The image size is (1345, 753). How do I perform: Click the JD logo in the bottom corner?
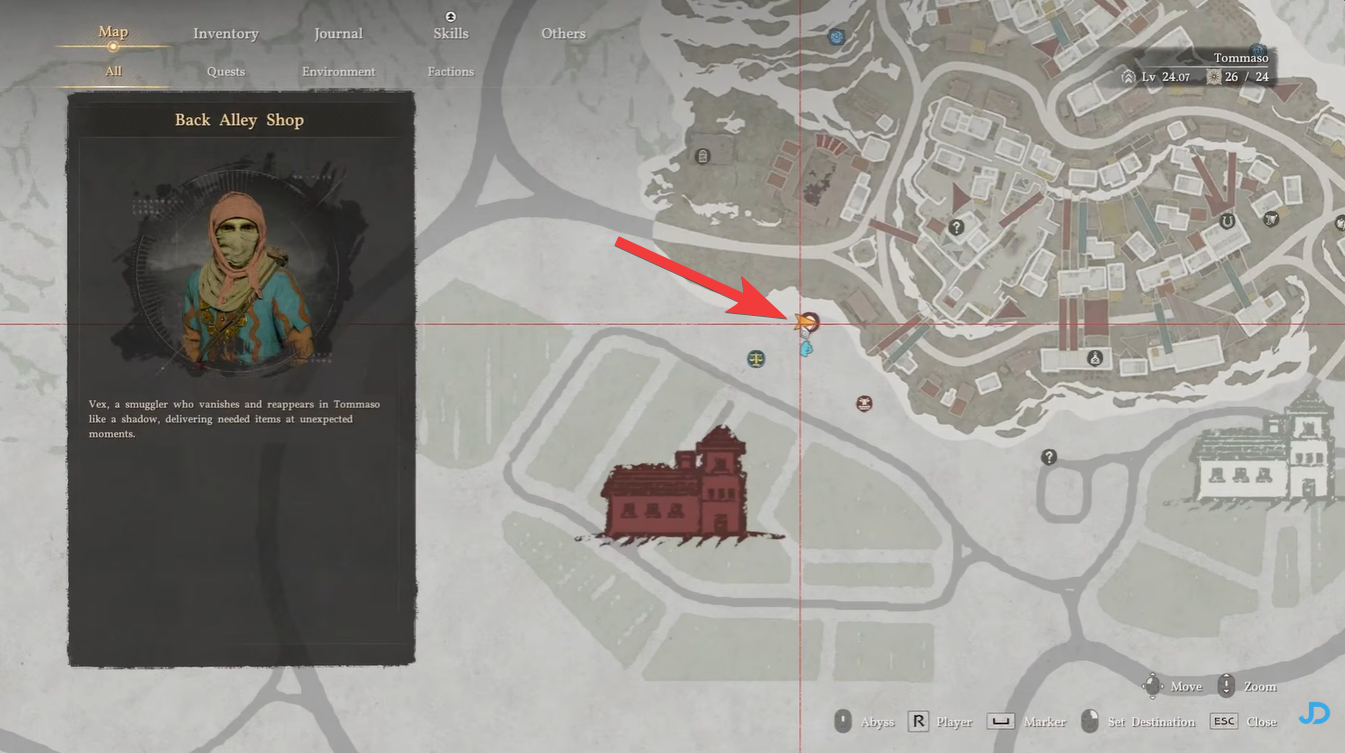coord(1314,713)
